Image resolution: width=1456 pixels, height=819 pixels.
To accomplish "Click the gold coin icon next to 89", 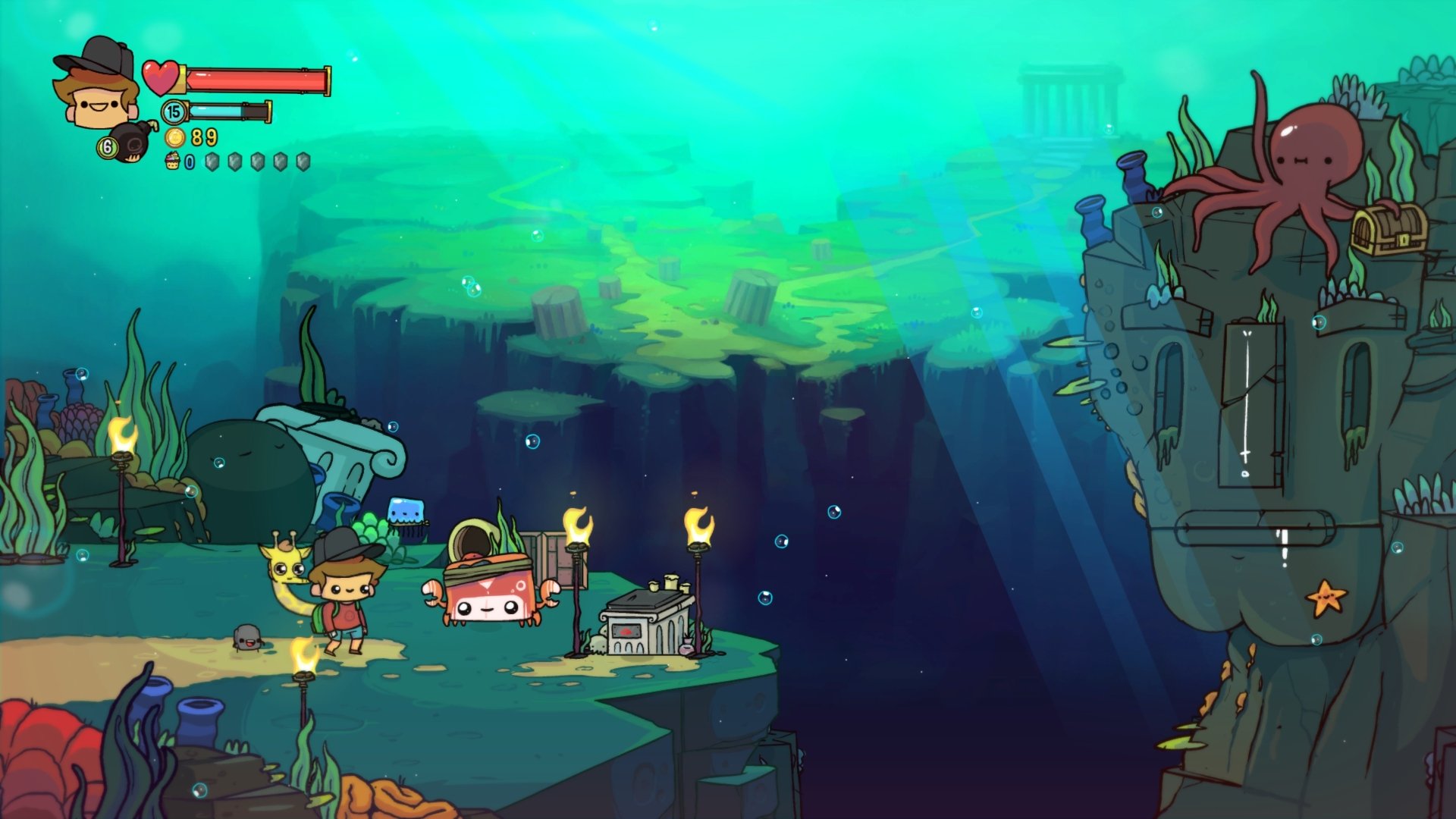I will click(x=174, y=138).
